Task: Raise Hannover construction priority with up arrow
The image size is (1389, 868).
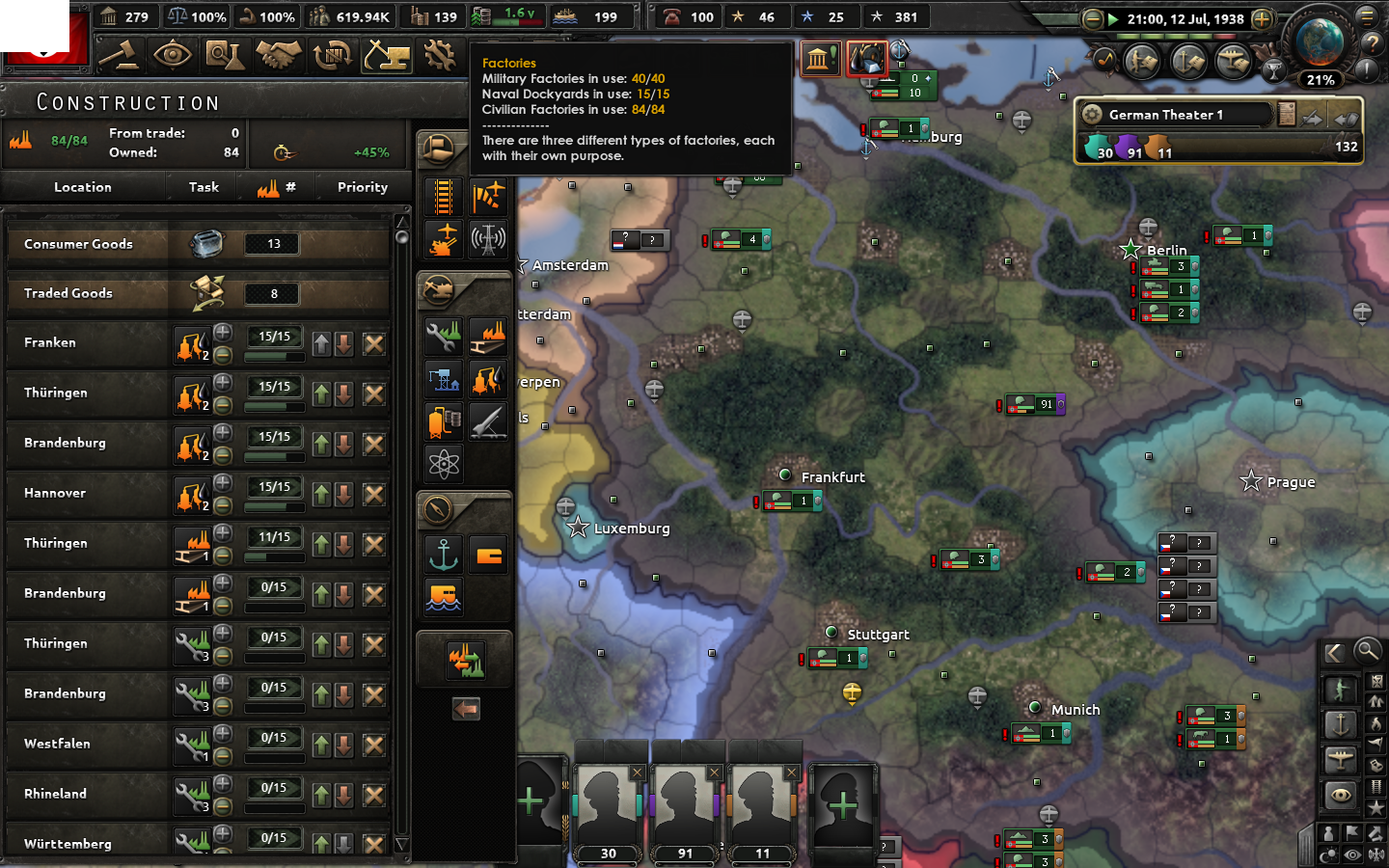Action: click(321, 495)
